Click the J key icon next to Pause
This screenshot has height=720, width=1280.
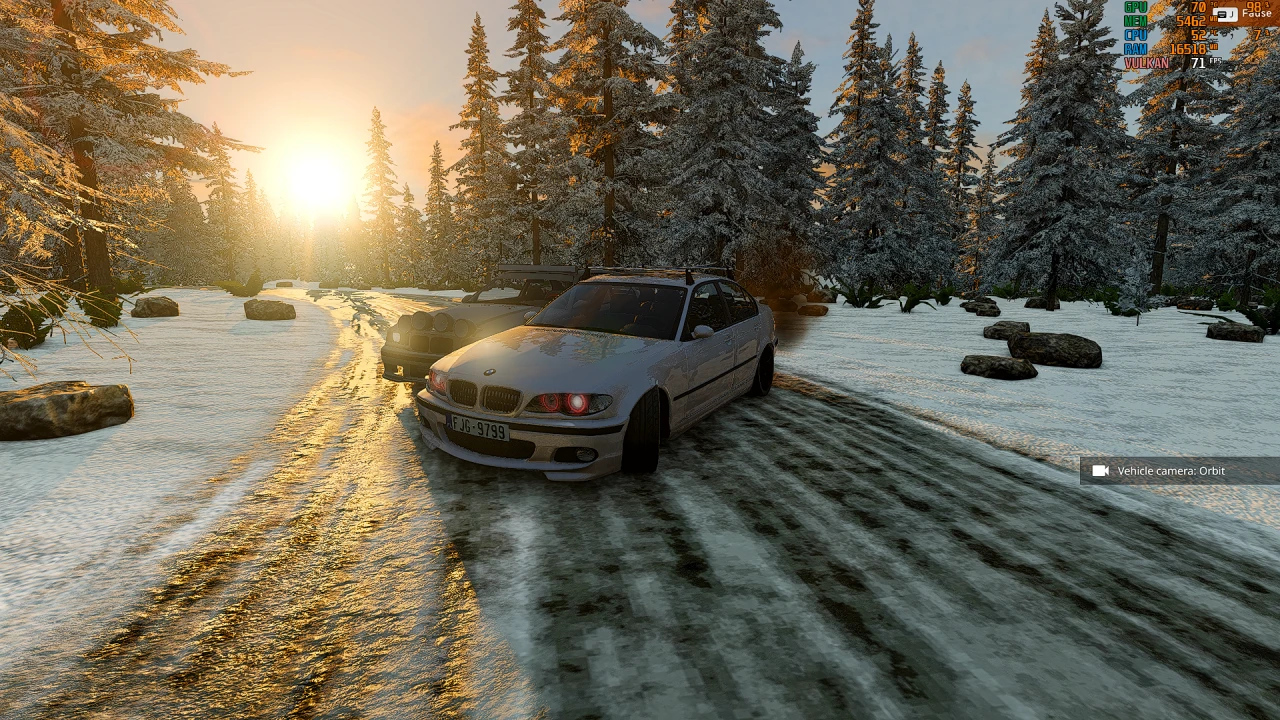pyautogui.click(x=1226, y=15)
